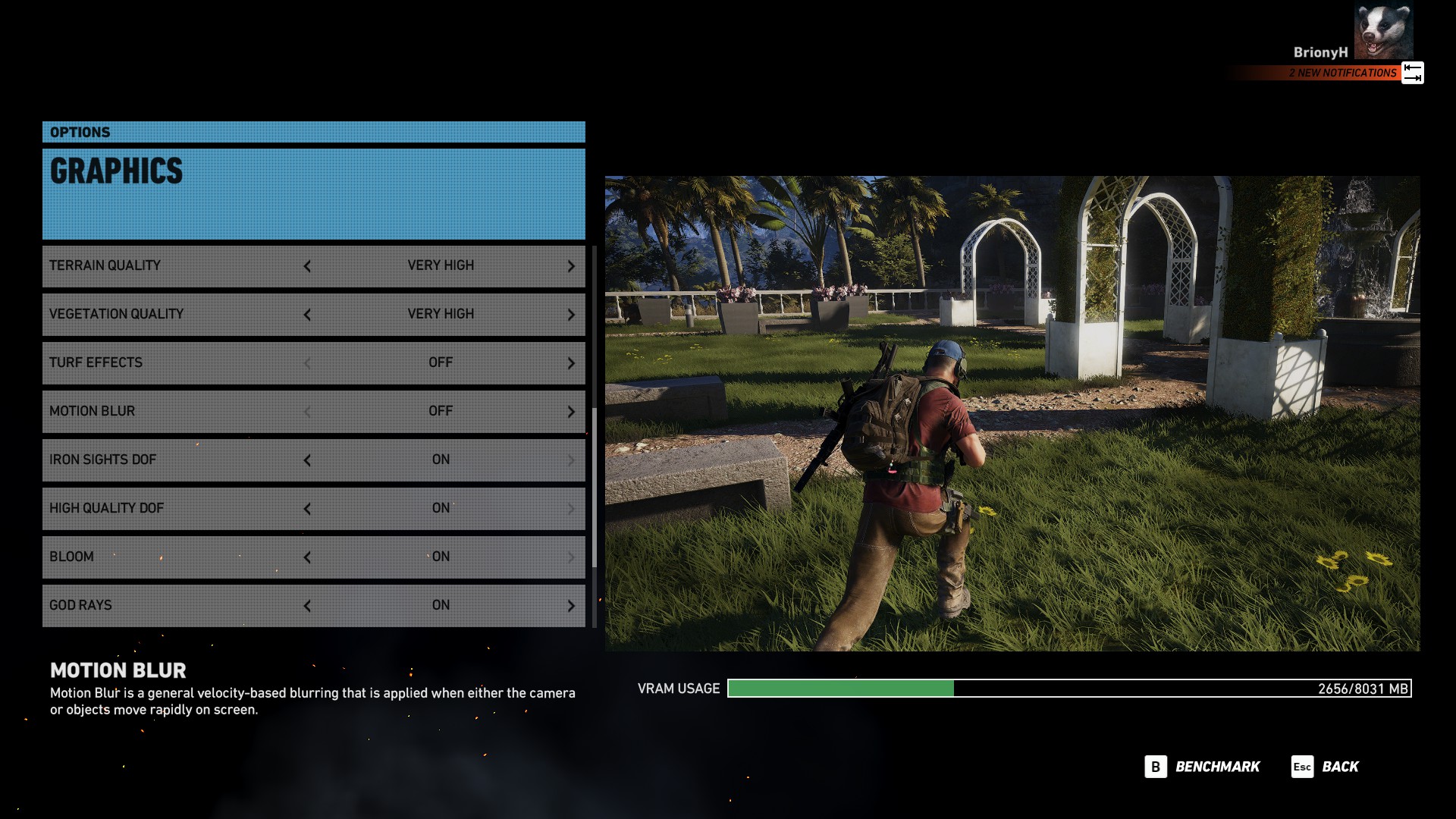Lower Vegetation Quality using left arrow
1456x819 pixels.
tap(307, 315)
